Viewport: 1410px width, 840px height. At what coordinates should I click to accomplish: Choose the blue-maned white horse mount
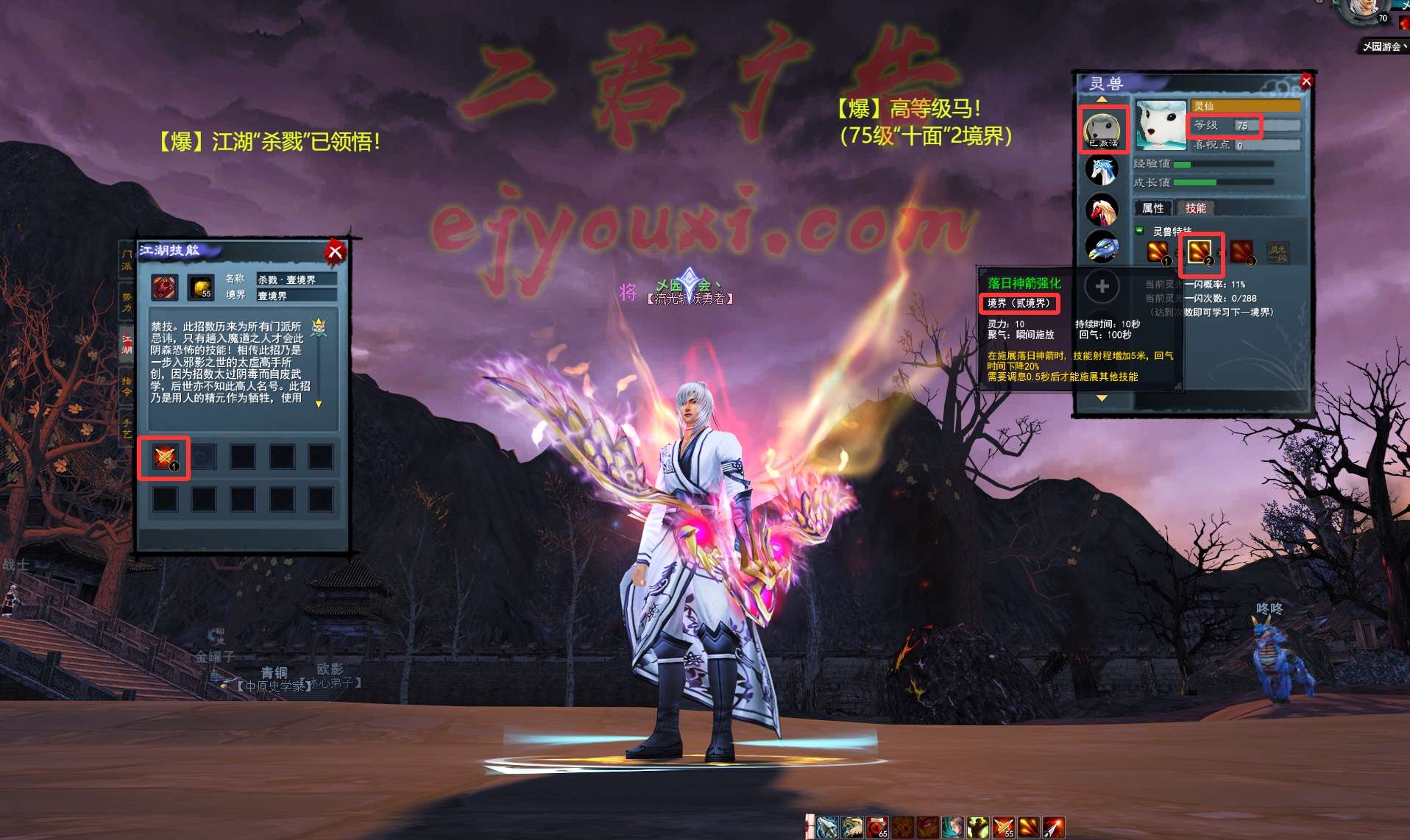pyautogui.click(x=1102, y=171)
